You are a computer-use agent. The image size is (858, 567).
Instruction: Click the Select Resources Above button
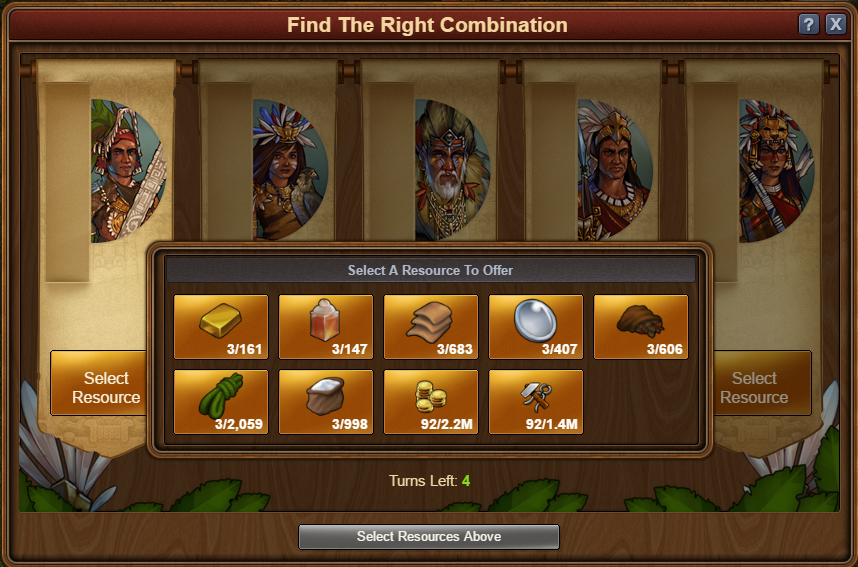(x=428, y=537)
